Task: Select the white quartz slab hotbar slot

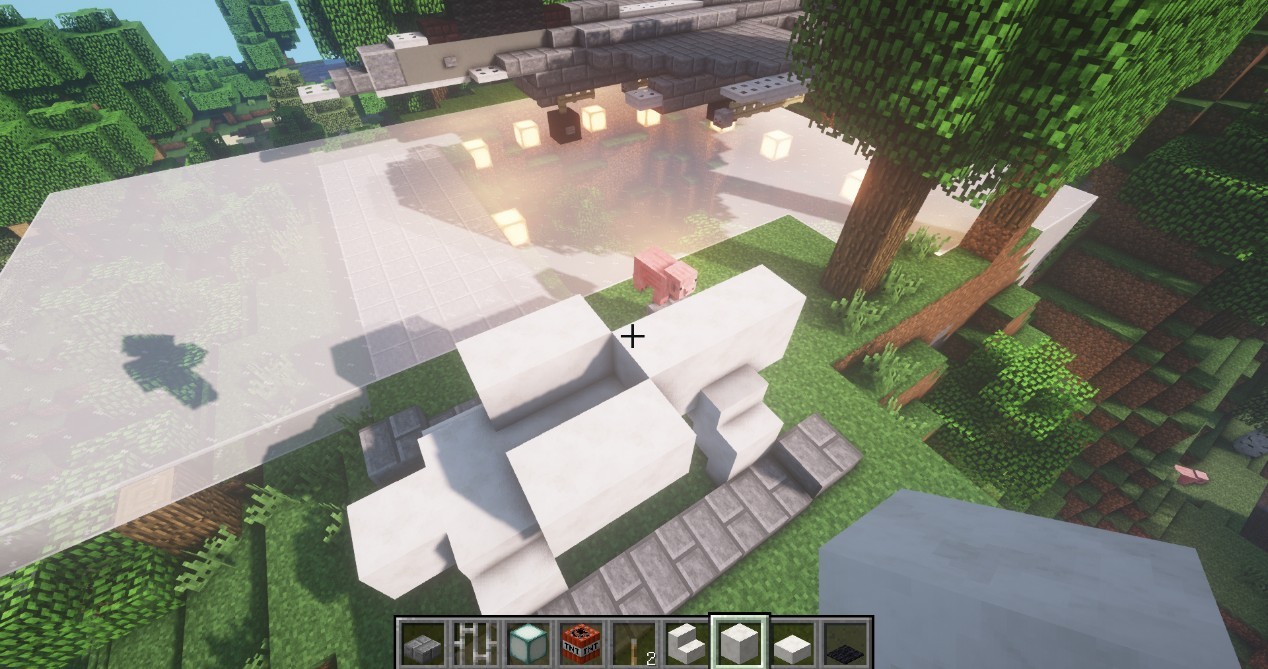Action: [x=792, y=643]
